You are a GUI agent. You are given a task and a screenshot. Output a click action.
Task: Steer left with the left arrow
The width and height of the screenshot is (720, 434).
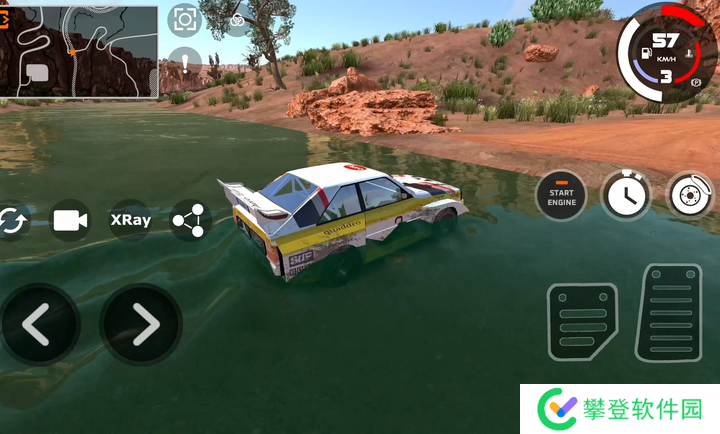tap(38, 323)
